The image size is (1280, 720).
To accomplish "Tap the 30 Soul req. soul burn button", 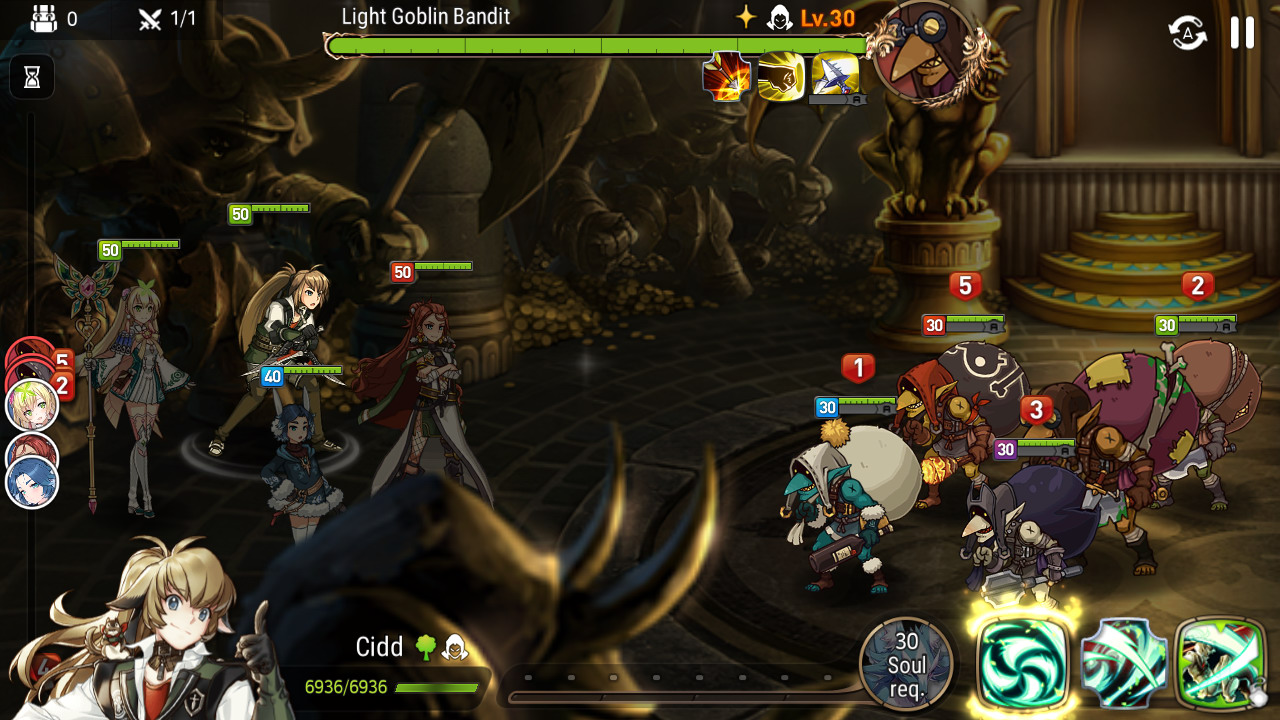I will [906, 663].
